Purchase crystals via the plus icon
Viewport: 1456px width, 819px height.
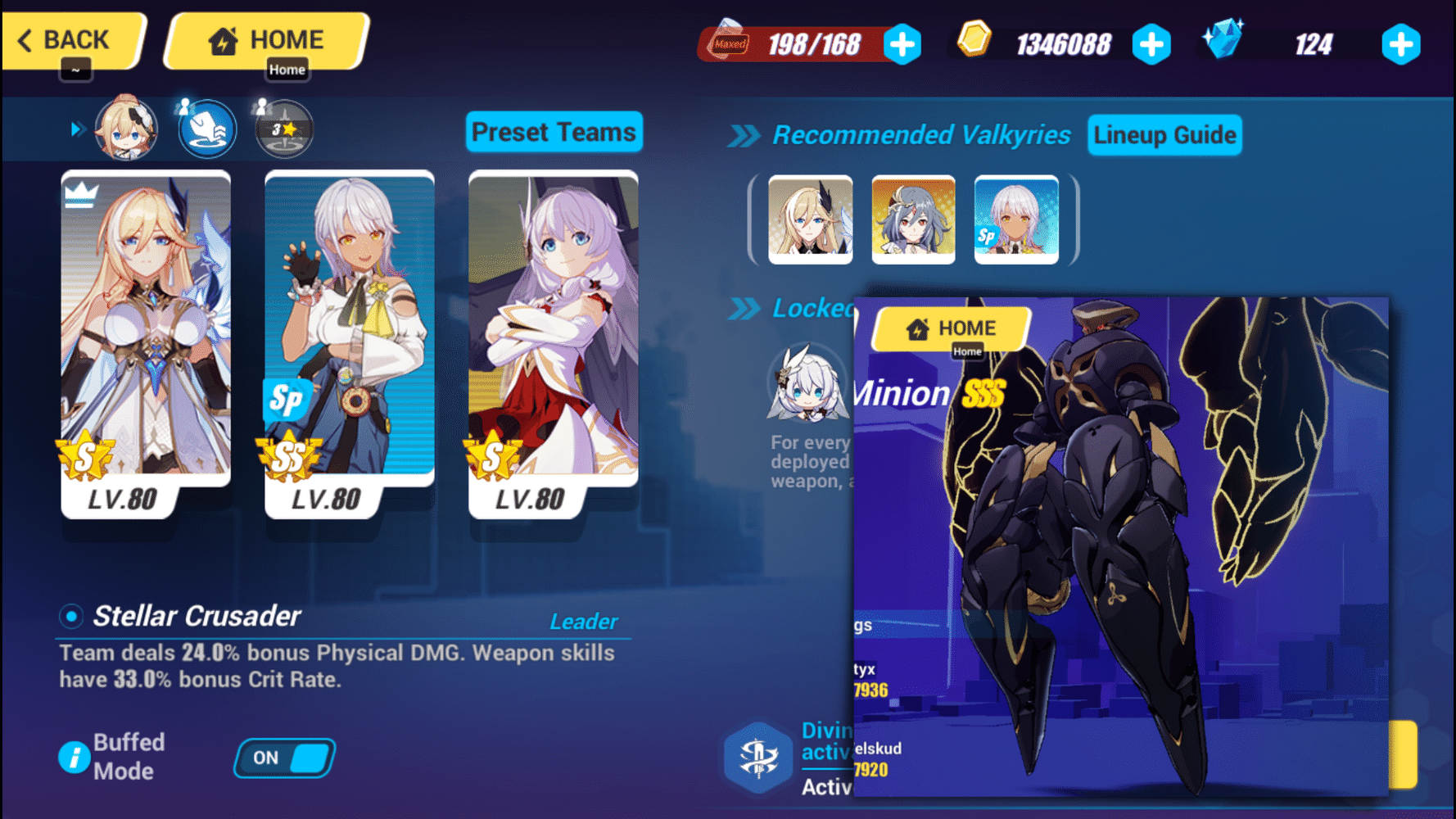tap(1401, 44)
